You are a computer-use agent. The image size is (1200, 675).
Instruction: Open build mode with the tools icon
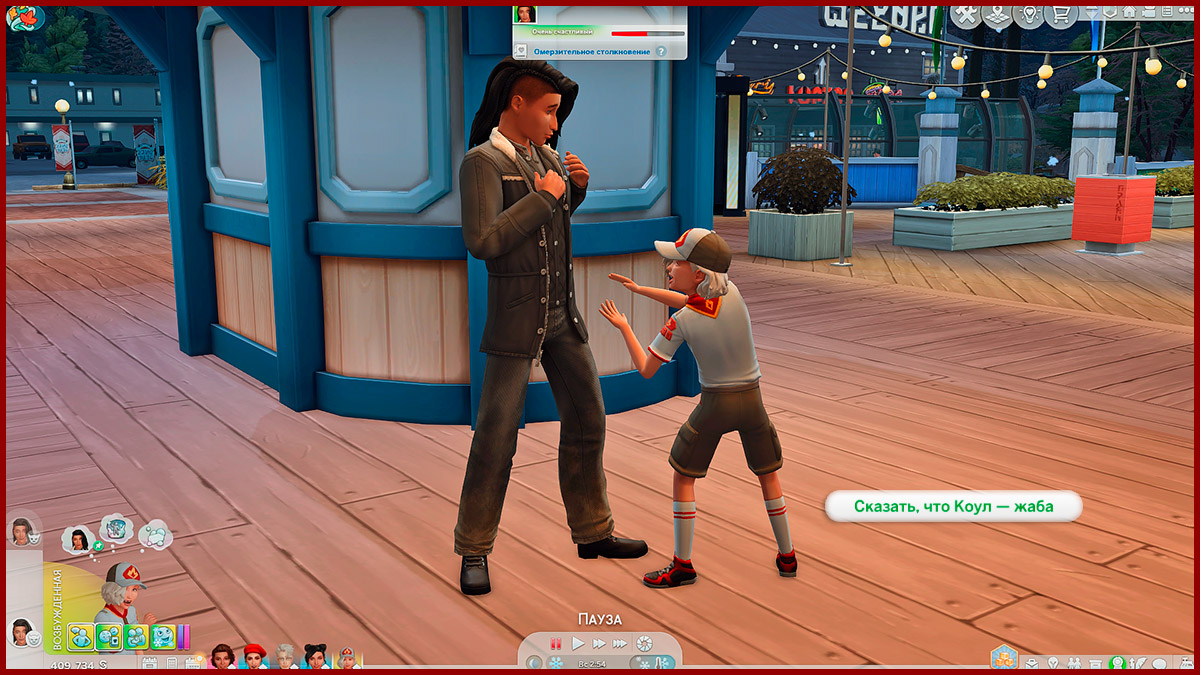(x=965, y=15)
